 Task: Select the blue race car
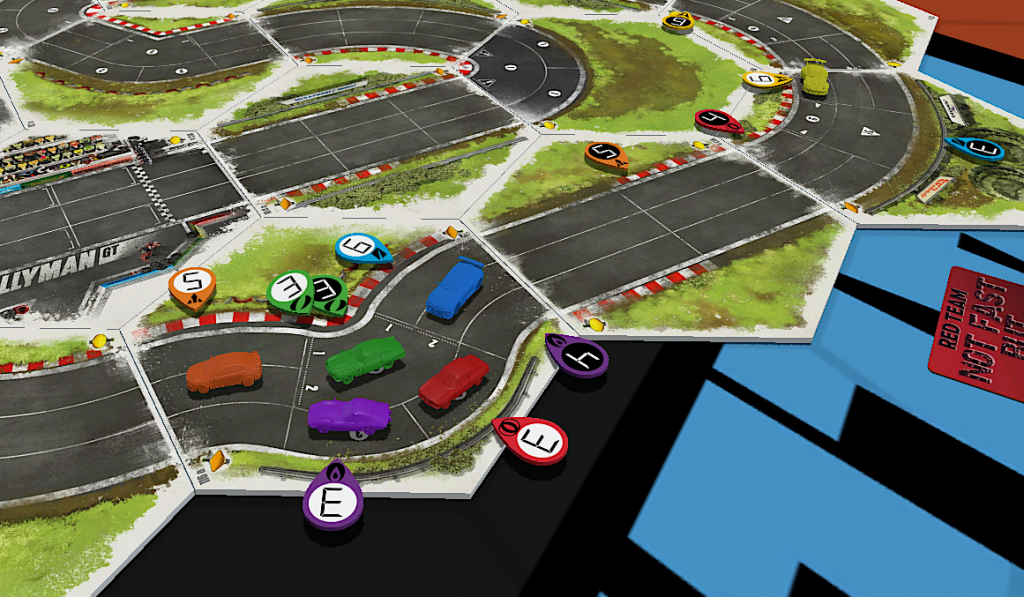coord(455,288)
